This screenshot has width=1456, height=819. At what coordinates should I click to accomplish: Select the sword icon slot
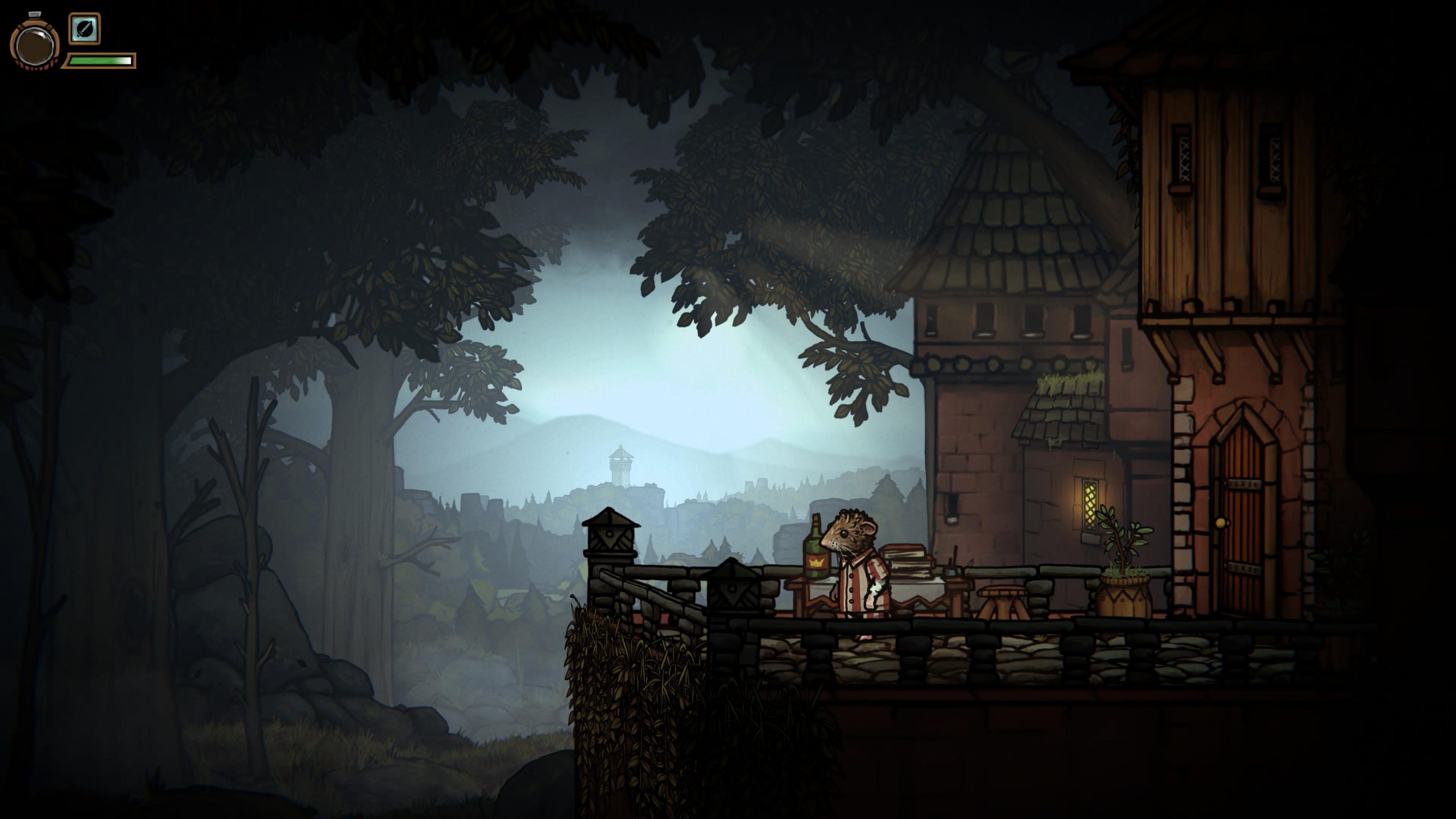point(85,29)
